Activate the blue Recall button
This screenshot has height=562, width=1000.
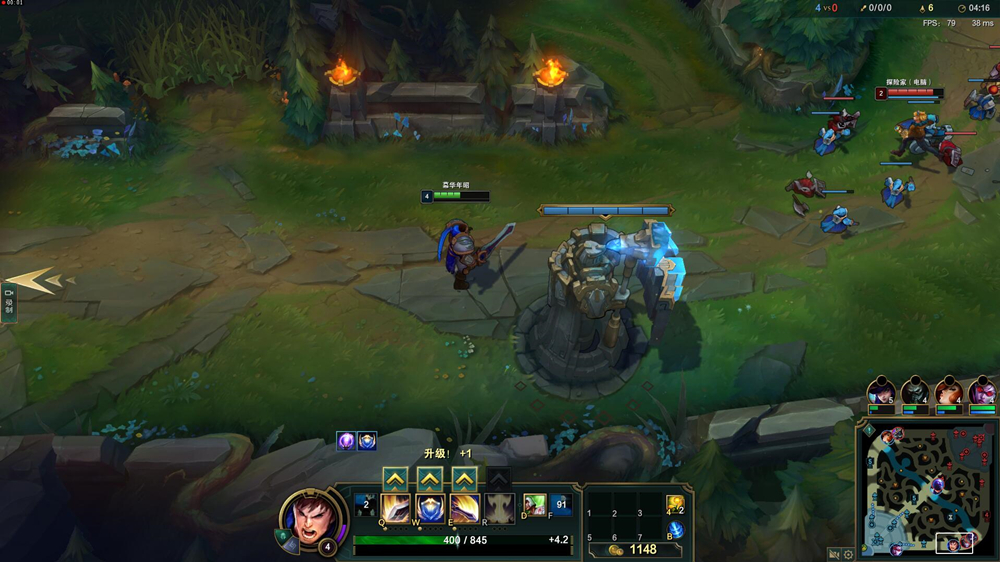click(x=675, y=529)
